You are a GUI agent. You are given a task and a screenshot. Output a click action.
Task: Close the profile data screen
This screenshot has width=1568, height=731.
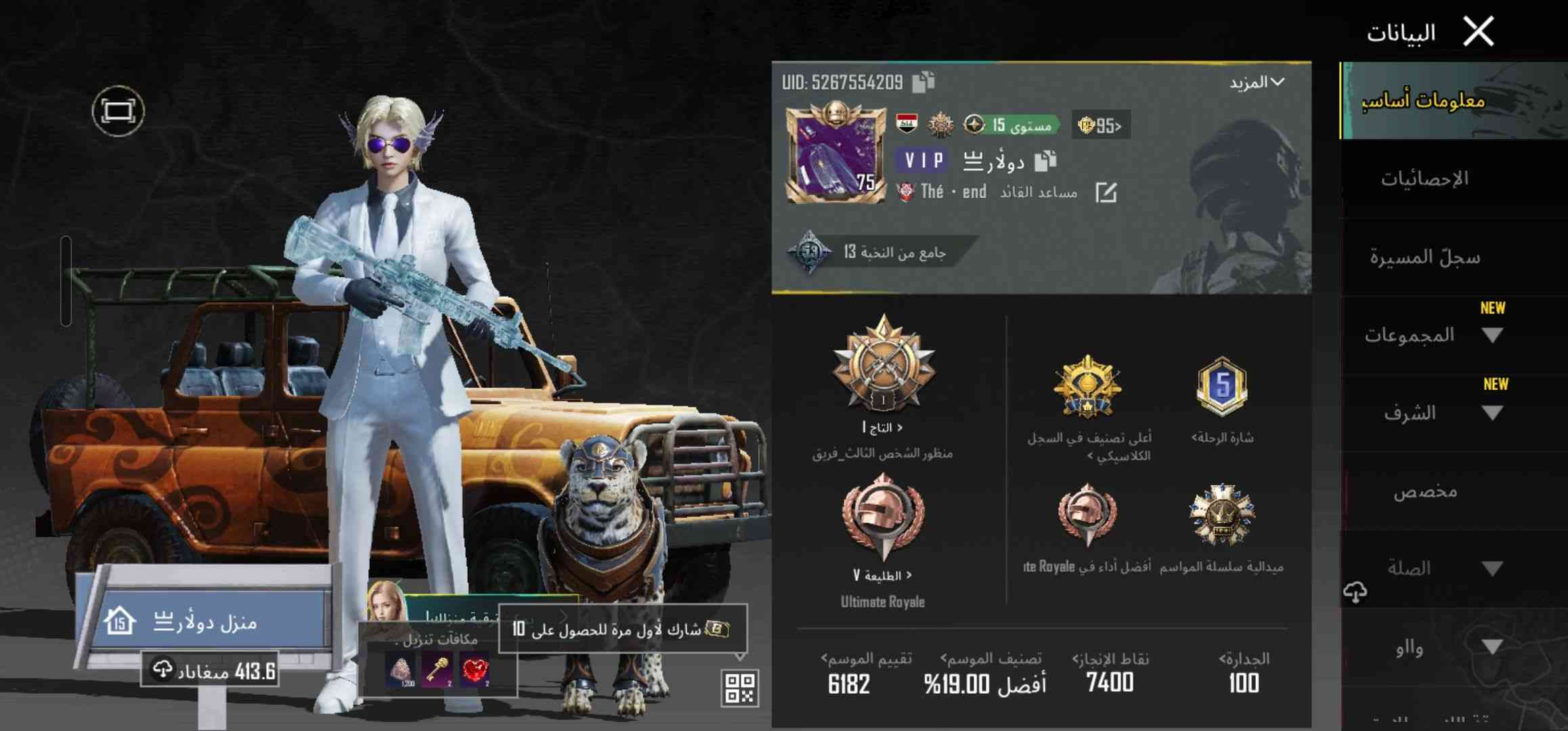(x=1478, y=32)
